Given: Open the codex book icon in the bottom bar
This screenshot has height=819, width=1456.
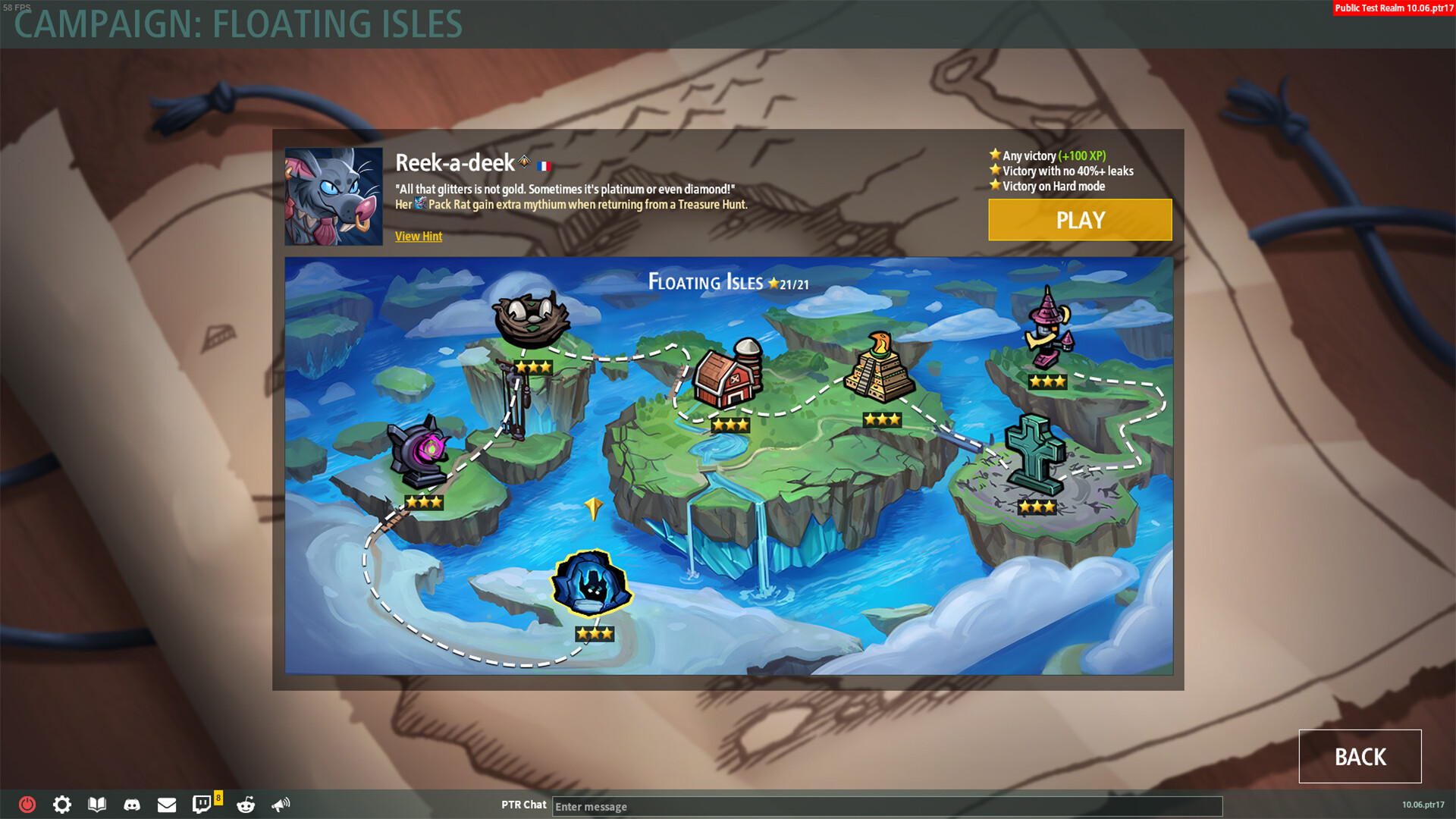Looking at the screenshot, I should [x=97, y=805].
